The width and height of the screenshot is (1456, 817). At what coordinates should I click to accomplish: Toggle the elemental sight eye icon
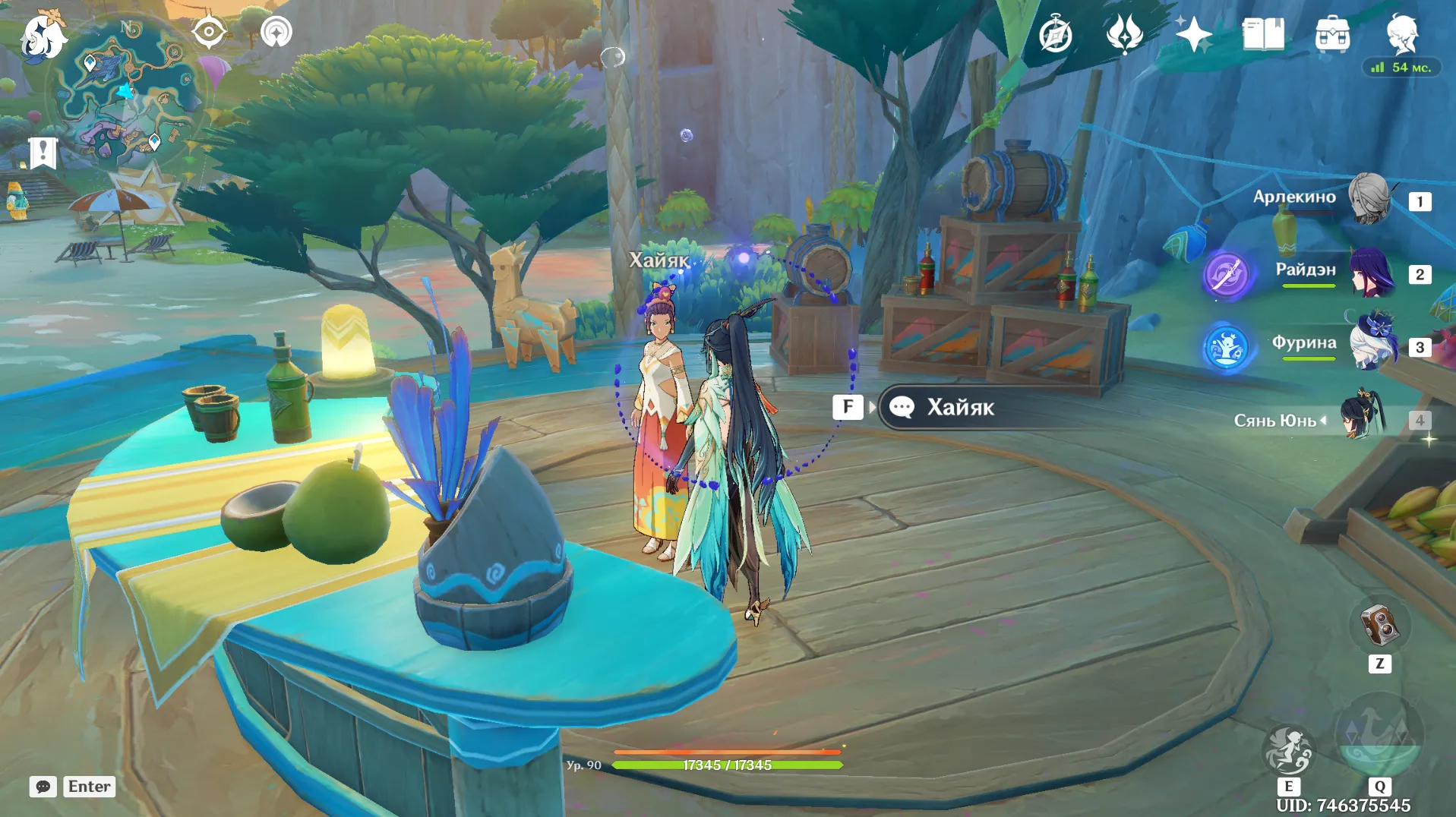pos(208,33)
